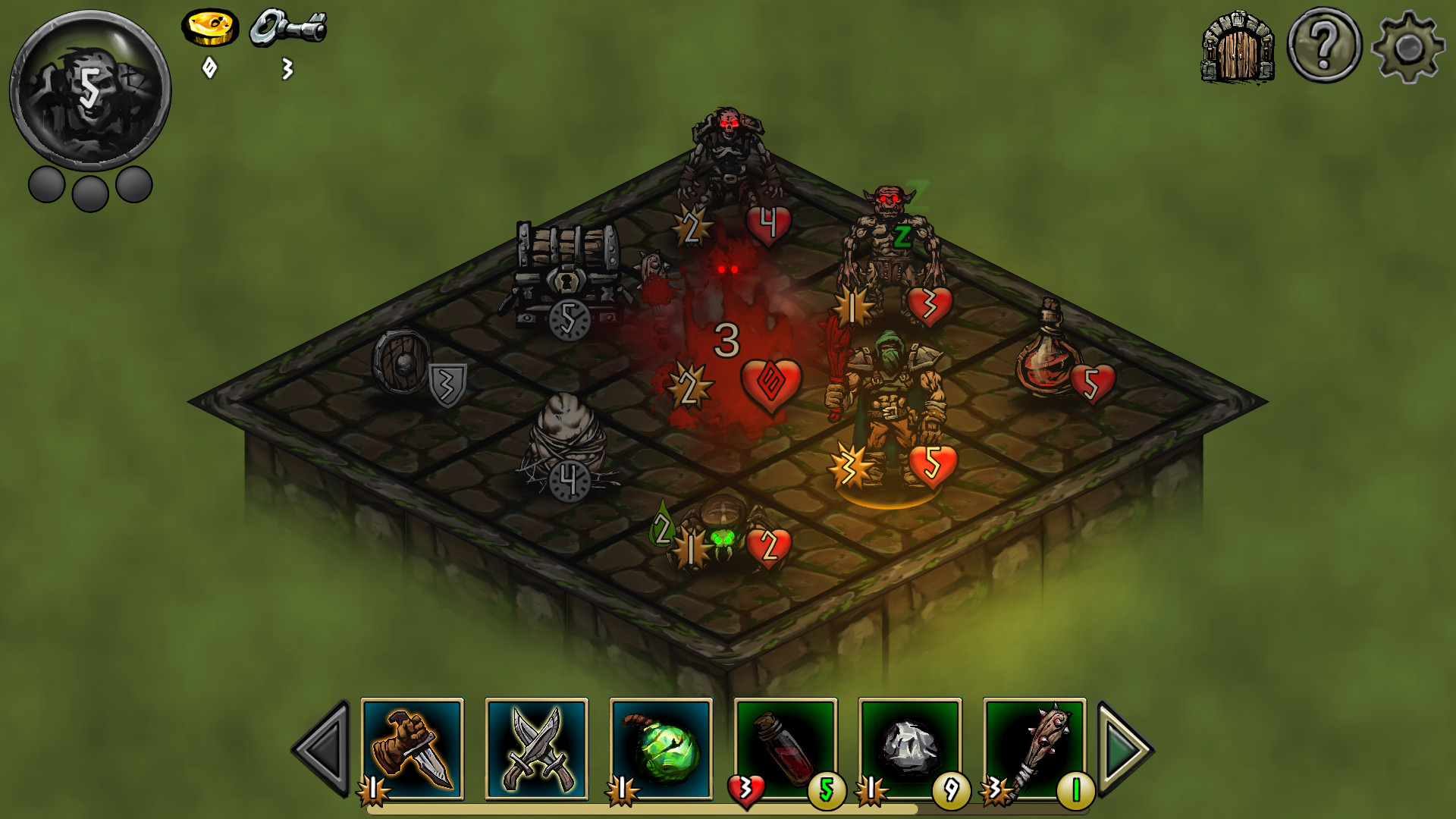The width and height of the screenshot is (1456, 819).
Task: Select the red health potion vial
Action: click(786, 751)
